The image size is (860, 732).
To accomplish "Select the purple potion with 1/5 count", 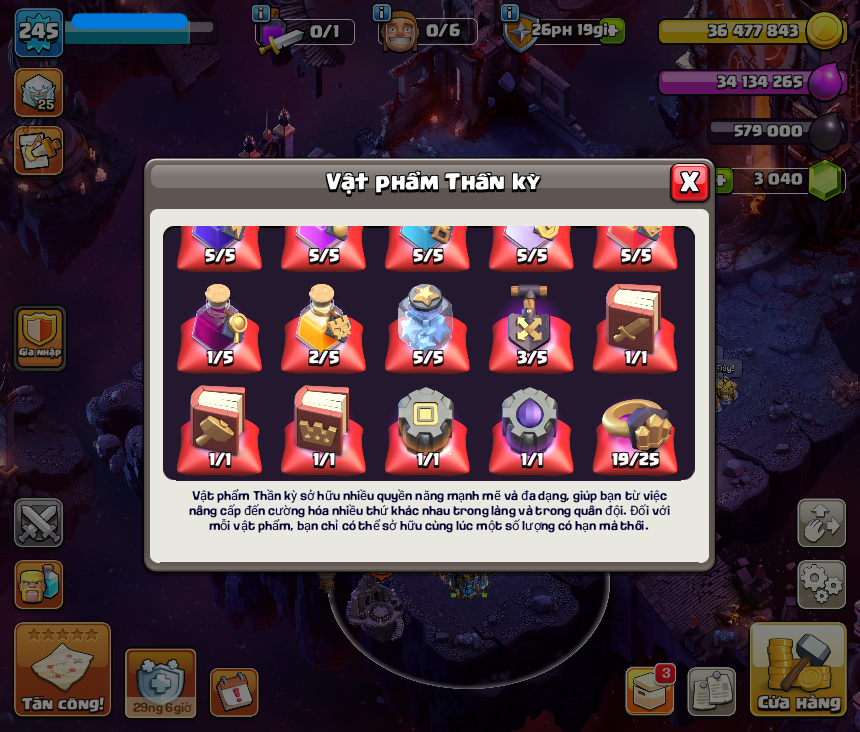I will click(220, 325).
